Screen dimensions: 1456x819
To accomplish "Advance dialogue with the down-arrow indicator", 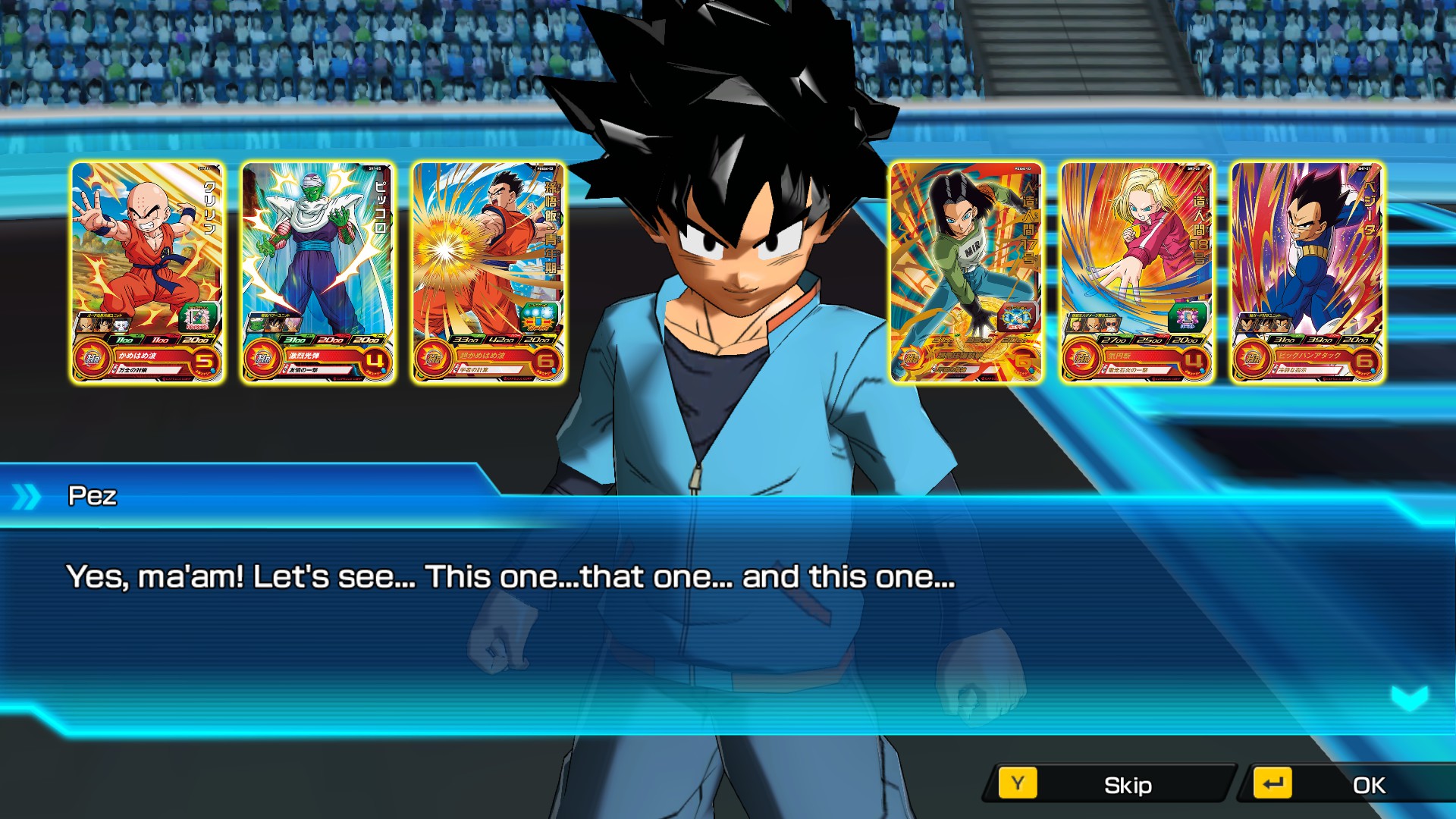I will tap(1410, 698).
